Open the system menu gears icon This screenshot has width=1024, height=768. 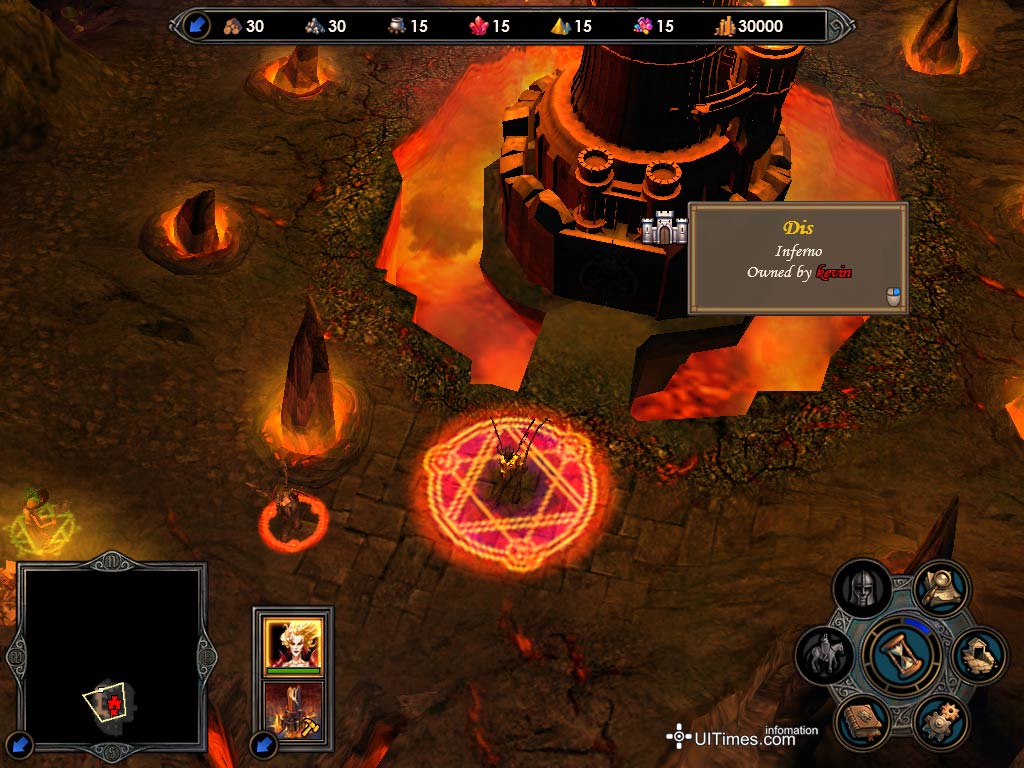pyautogui.click(x=941, y=723)
